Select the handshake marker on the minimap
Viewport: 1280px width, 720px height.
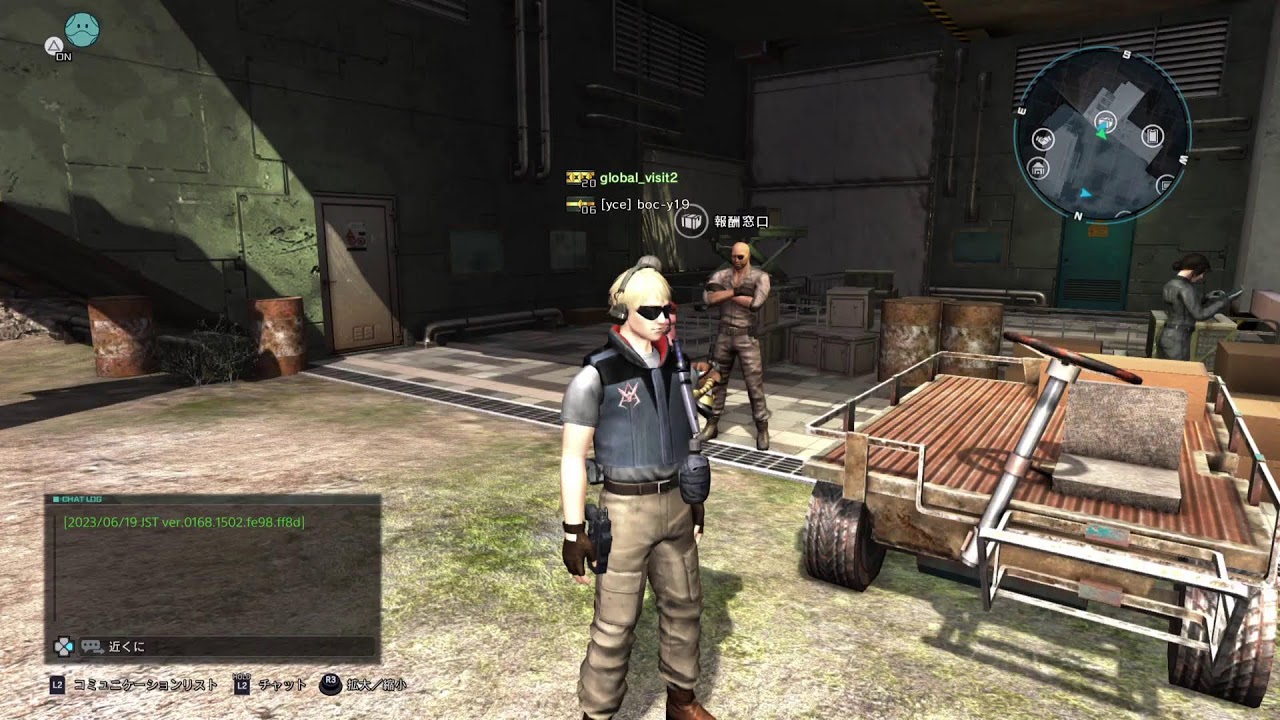tap(1043, 139)
